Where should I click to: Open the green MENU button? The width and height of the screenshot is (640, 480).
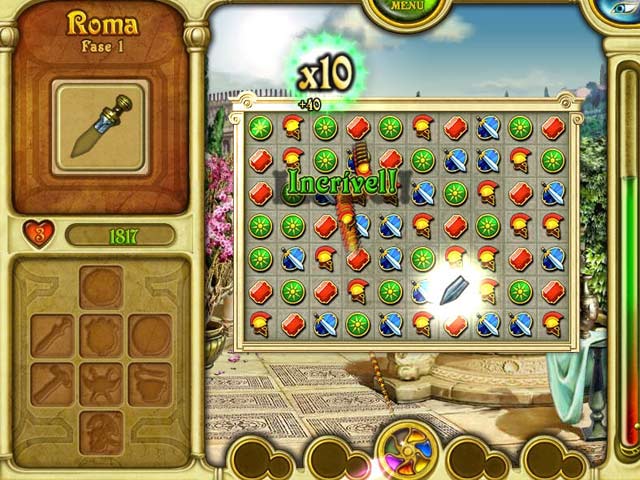click(405, 8)
